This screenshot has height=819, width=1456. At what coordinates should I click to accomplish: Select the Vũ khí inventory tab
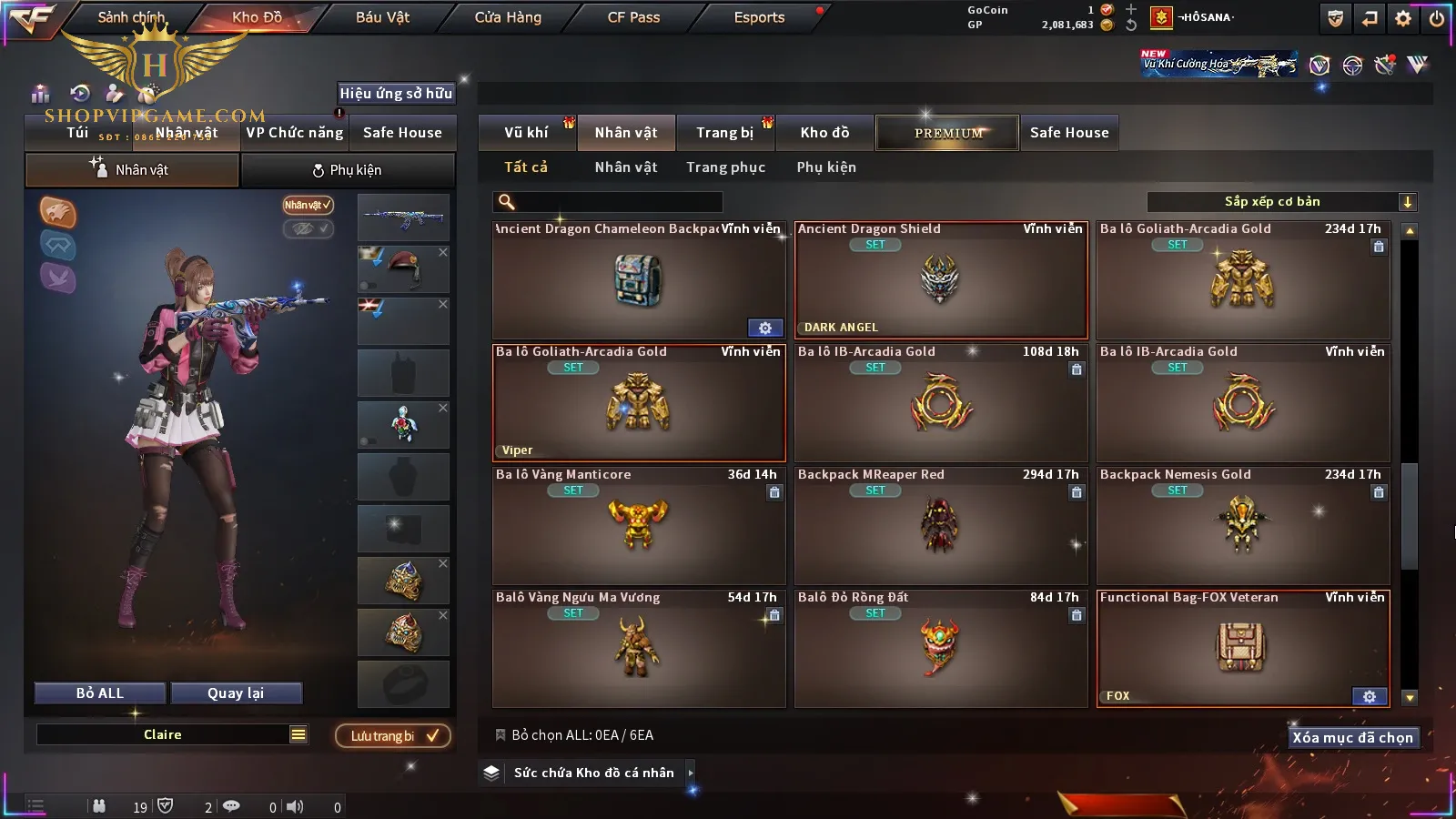[526, 133]
